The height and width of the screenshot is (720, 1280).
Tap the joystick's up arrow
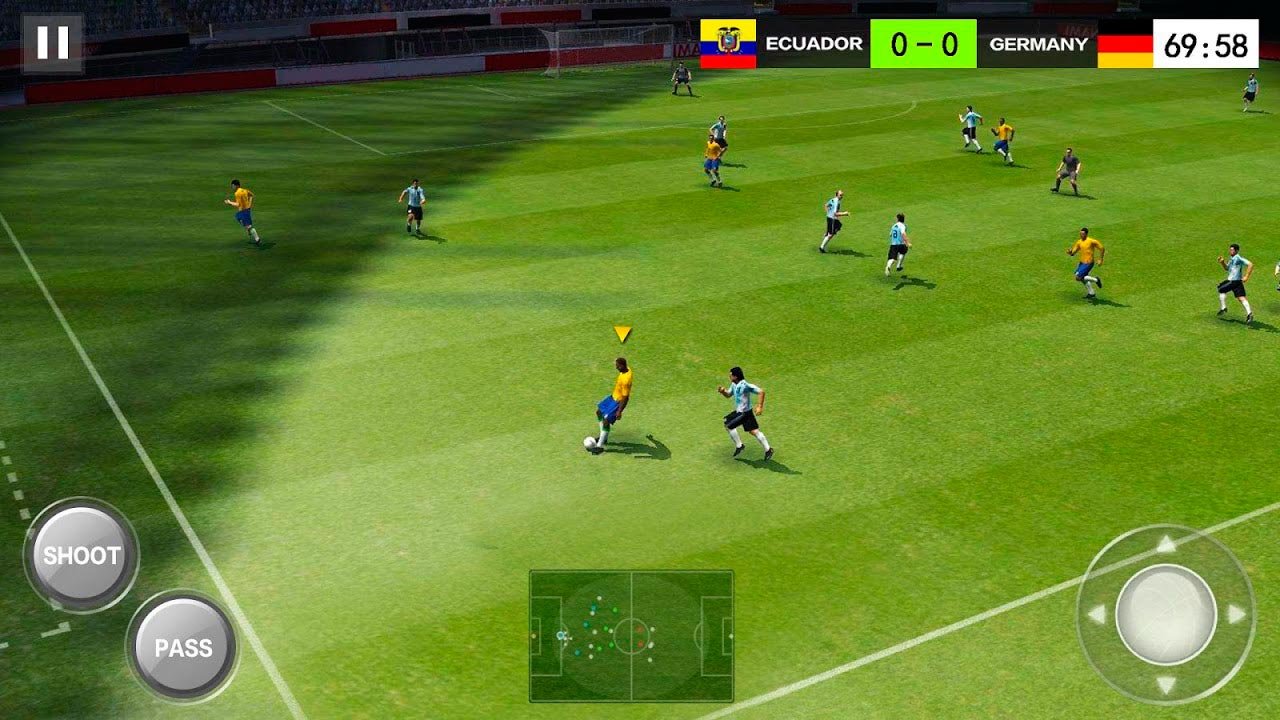[1166, 544]
